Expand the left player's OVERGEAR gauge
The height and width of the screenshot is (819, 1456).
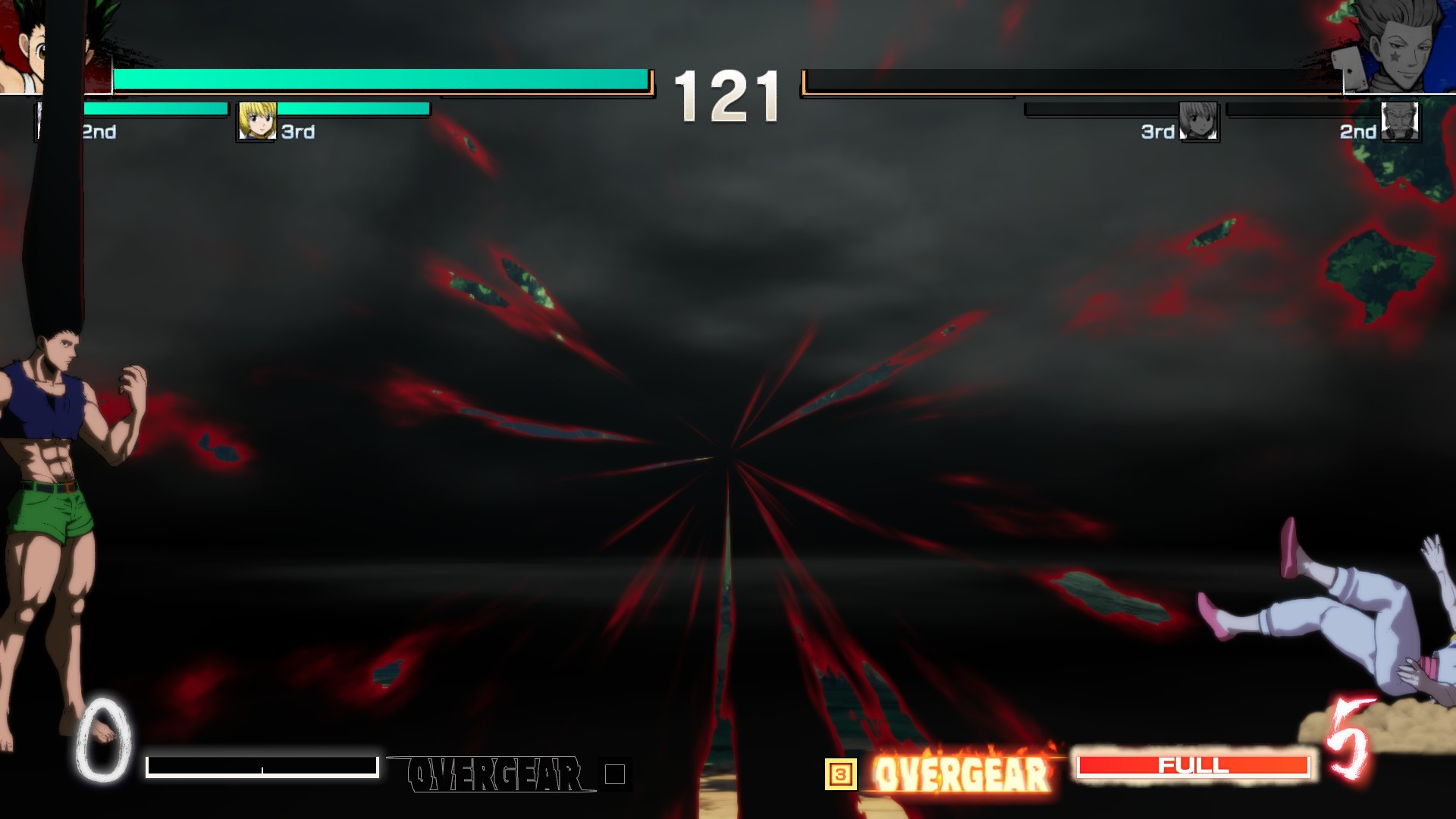[264, 766]
